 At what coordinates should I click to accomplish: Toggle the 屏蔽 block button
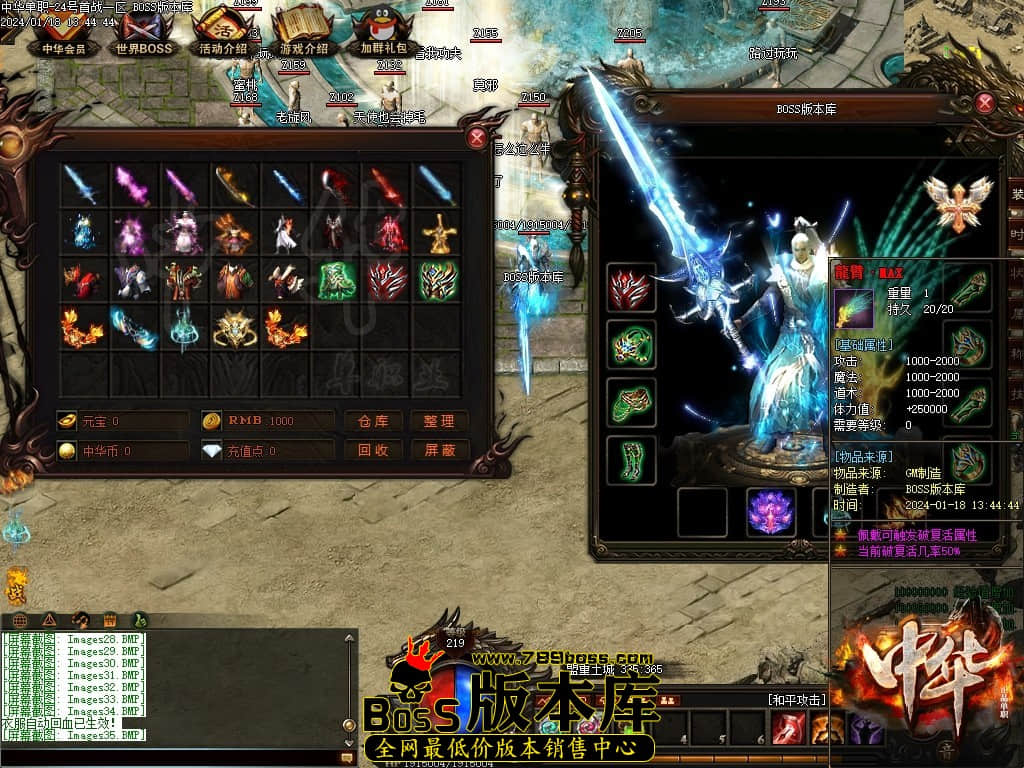(x=439, y=450)
